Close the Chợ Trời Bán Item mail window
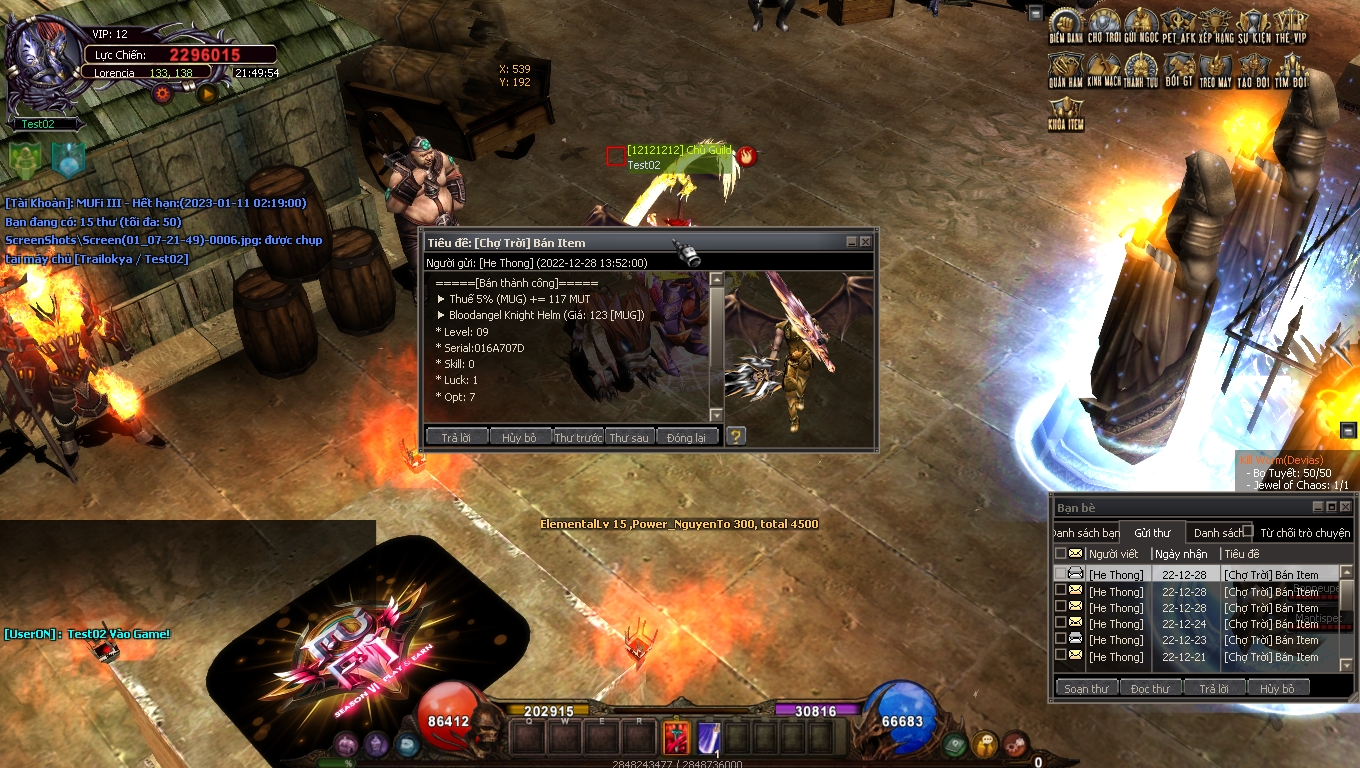Viewport: 1360px width, 768px height. pos(865,242)
